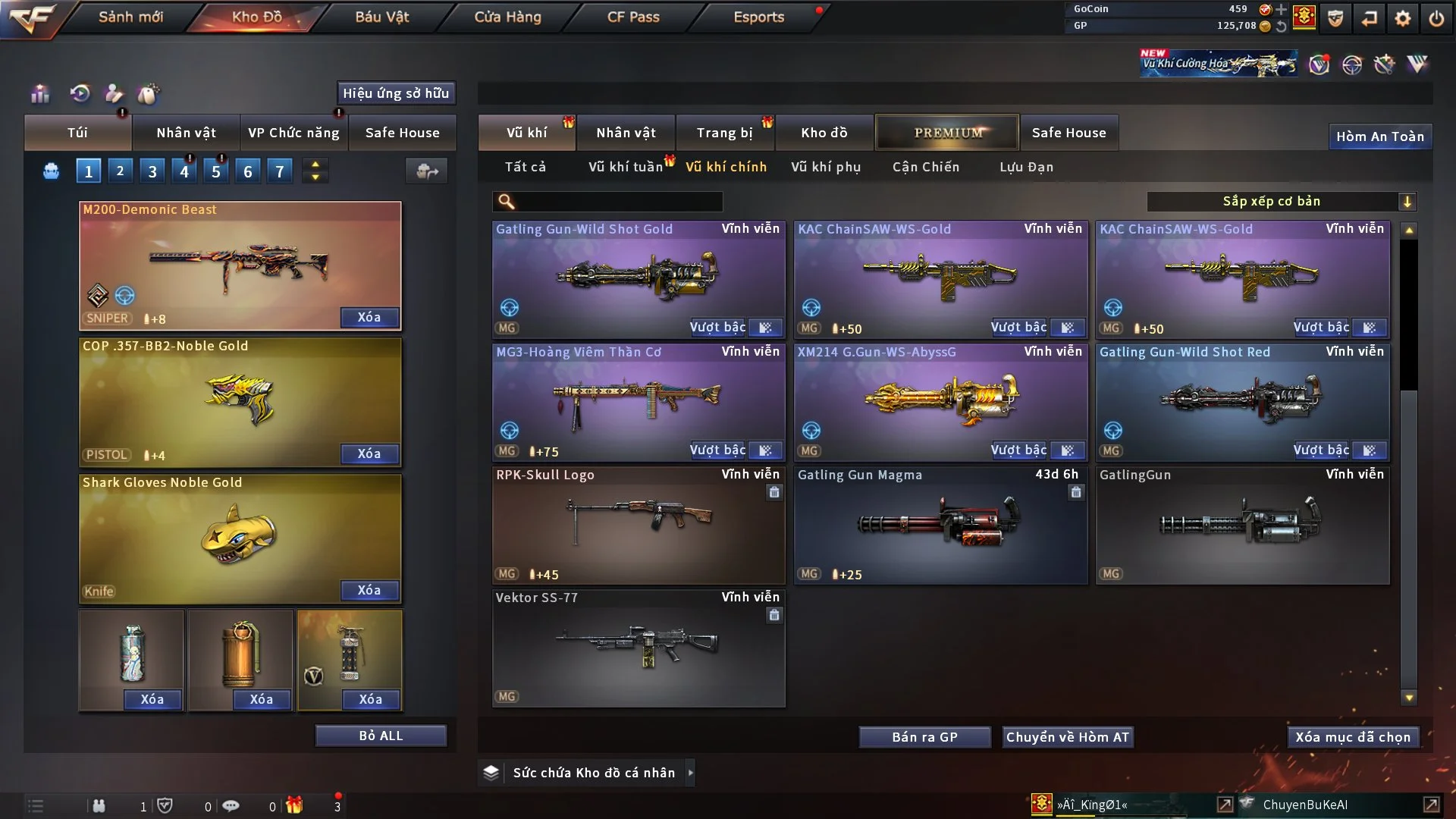Go to the CF Pass page
This screenshot has width=1456, height=819.
click(633, 17)
